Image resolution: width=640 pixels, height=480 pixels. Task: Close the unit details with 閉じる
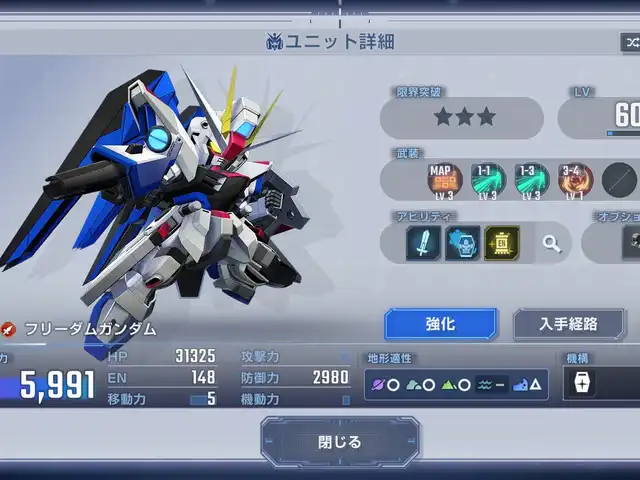tap(340, 441)
